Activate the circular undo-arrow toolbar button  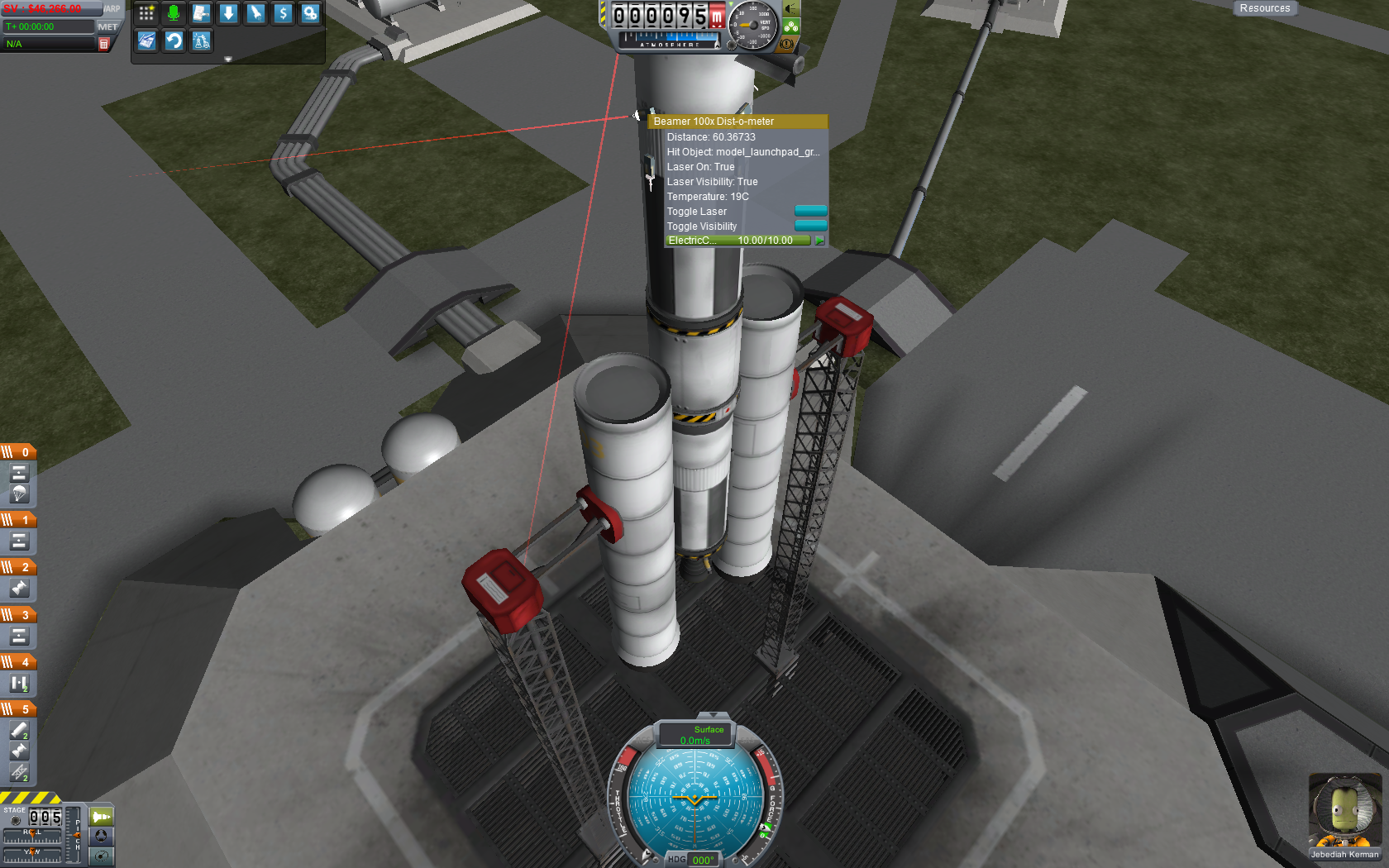[x=174, y=41]
